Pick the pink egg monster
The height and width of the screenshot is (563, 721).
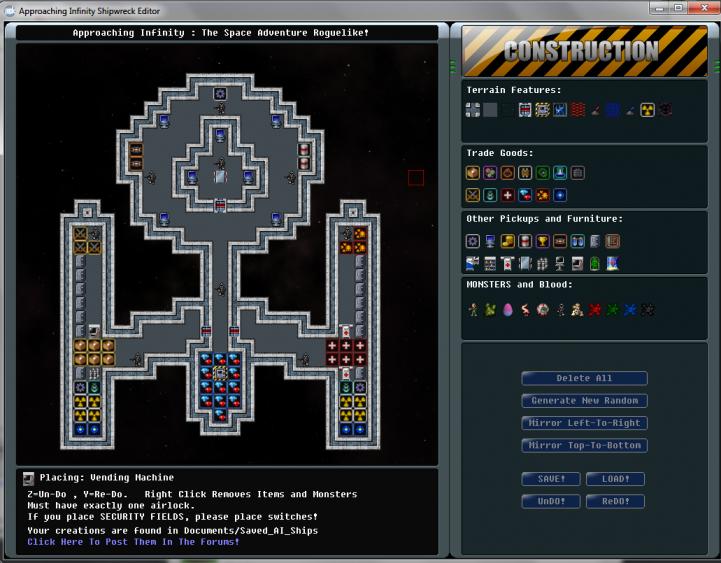click(x=507, y=310)
